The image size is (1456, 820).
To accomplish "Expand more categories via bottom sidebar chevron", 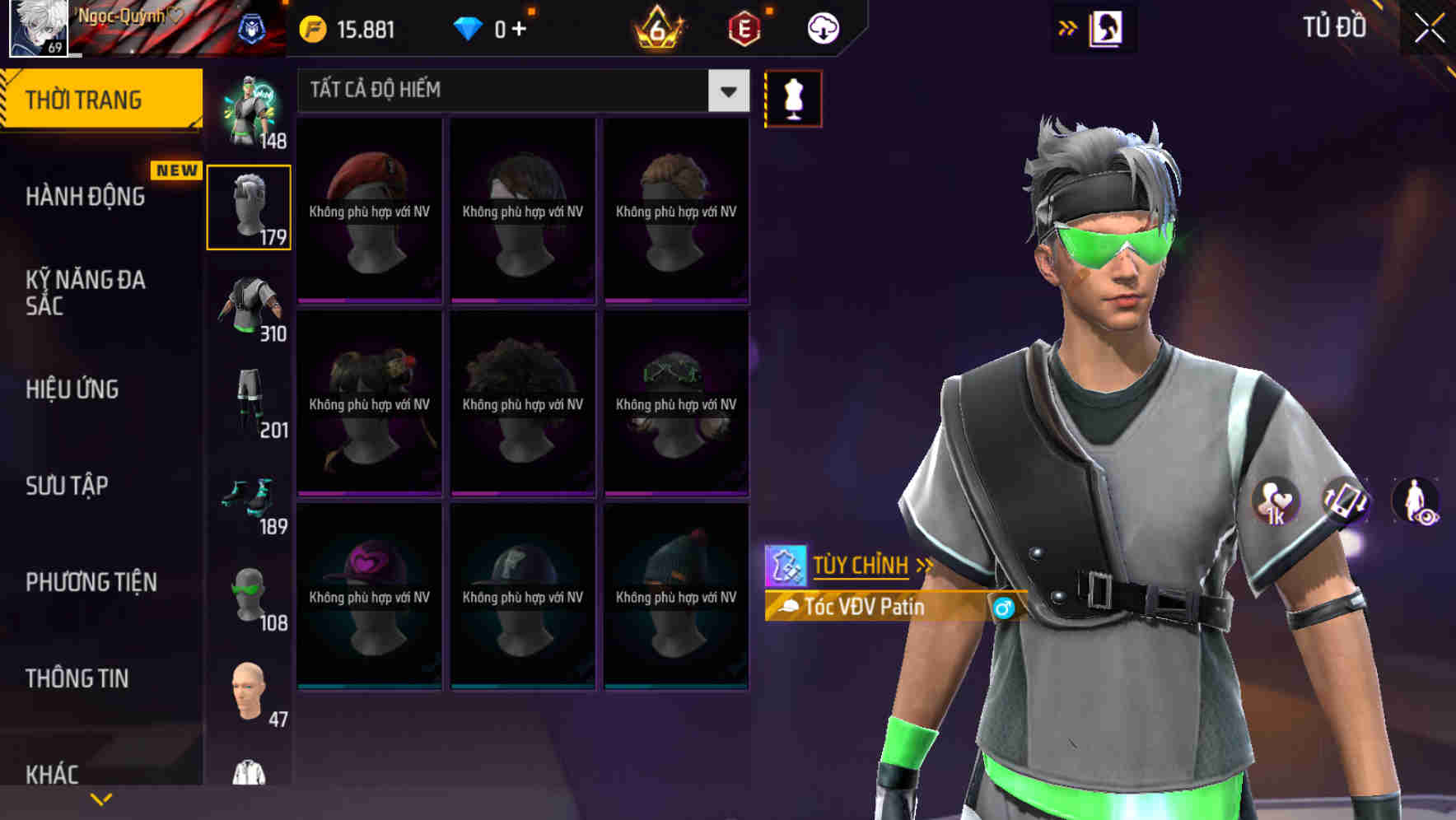I will [x=101, y=798].
